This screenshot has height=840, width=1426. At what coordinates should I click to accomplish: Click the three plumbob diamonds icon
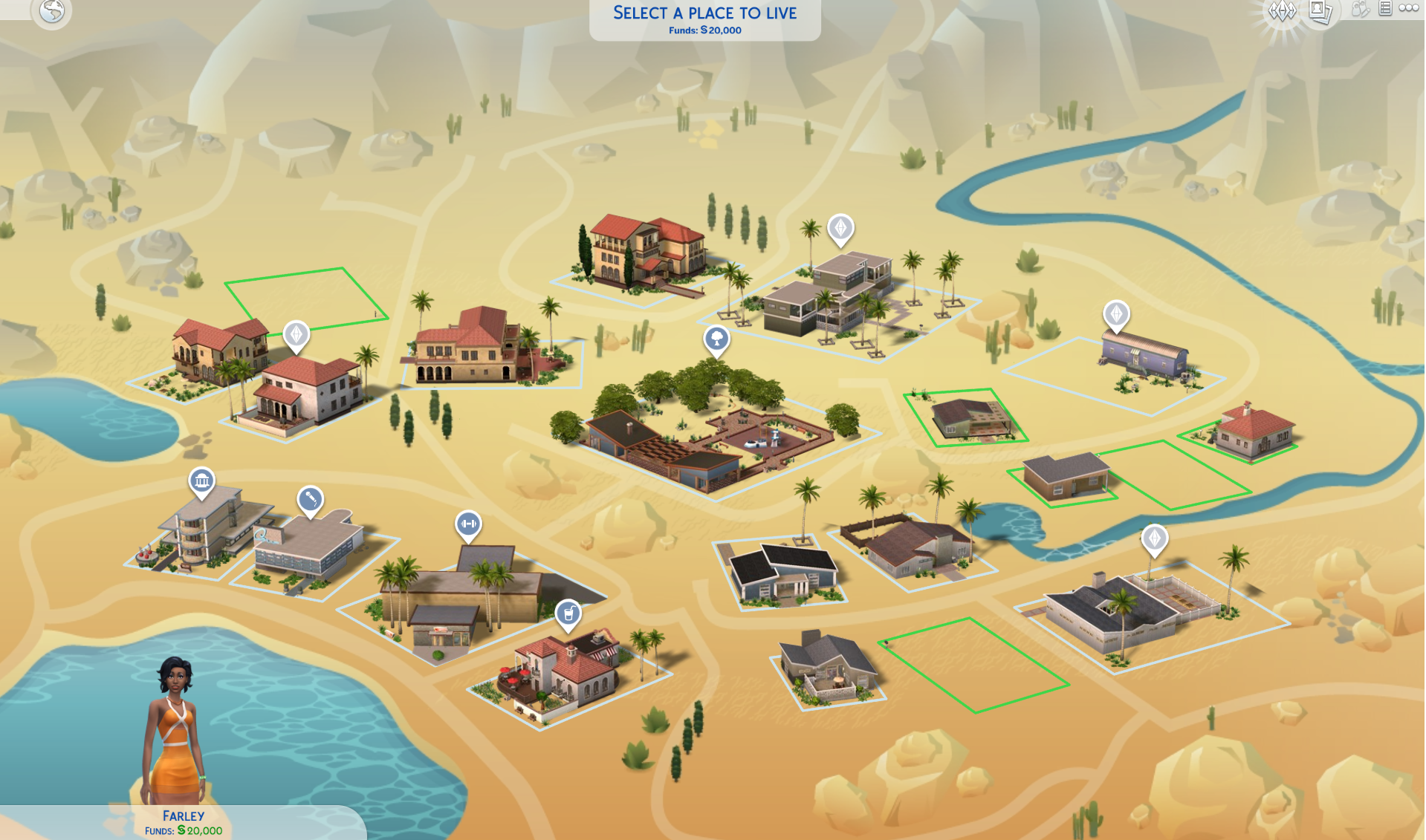point(1282,11)
